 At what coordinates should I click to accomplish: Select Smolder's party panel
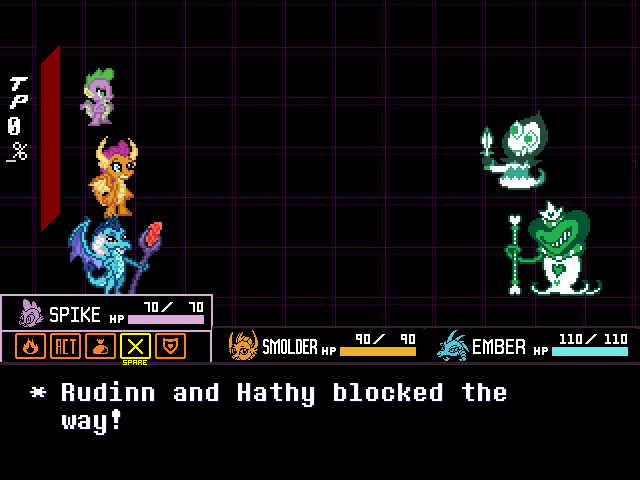tap(322, 346)
